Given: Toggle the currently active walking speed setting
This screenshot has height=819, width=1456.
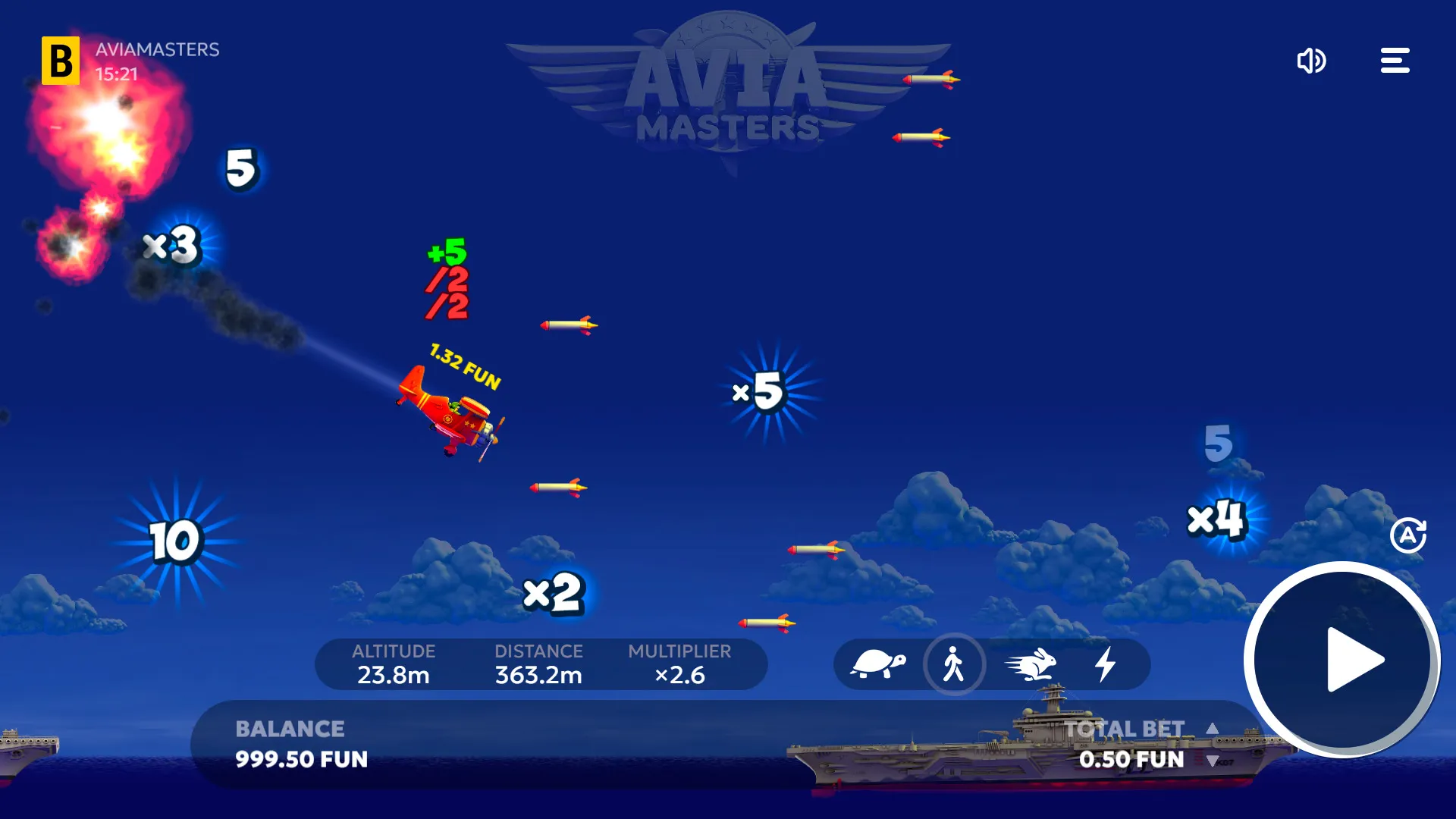Looking at the screenshot, I should tap(955, 664).
